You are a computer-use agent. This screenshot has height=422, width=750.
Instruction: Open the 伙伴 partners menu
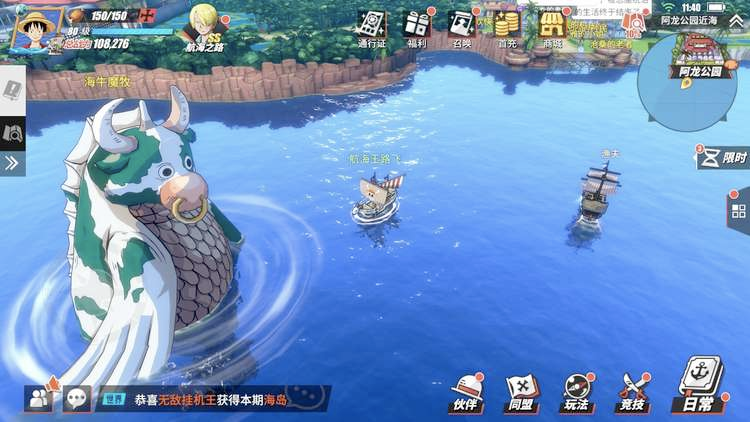pyautogui.click(x=466, y=391)
